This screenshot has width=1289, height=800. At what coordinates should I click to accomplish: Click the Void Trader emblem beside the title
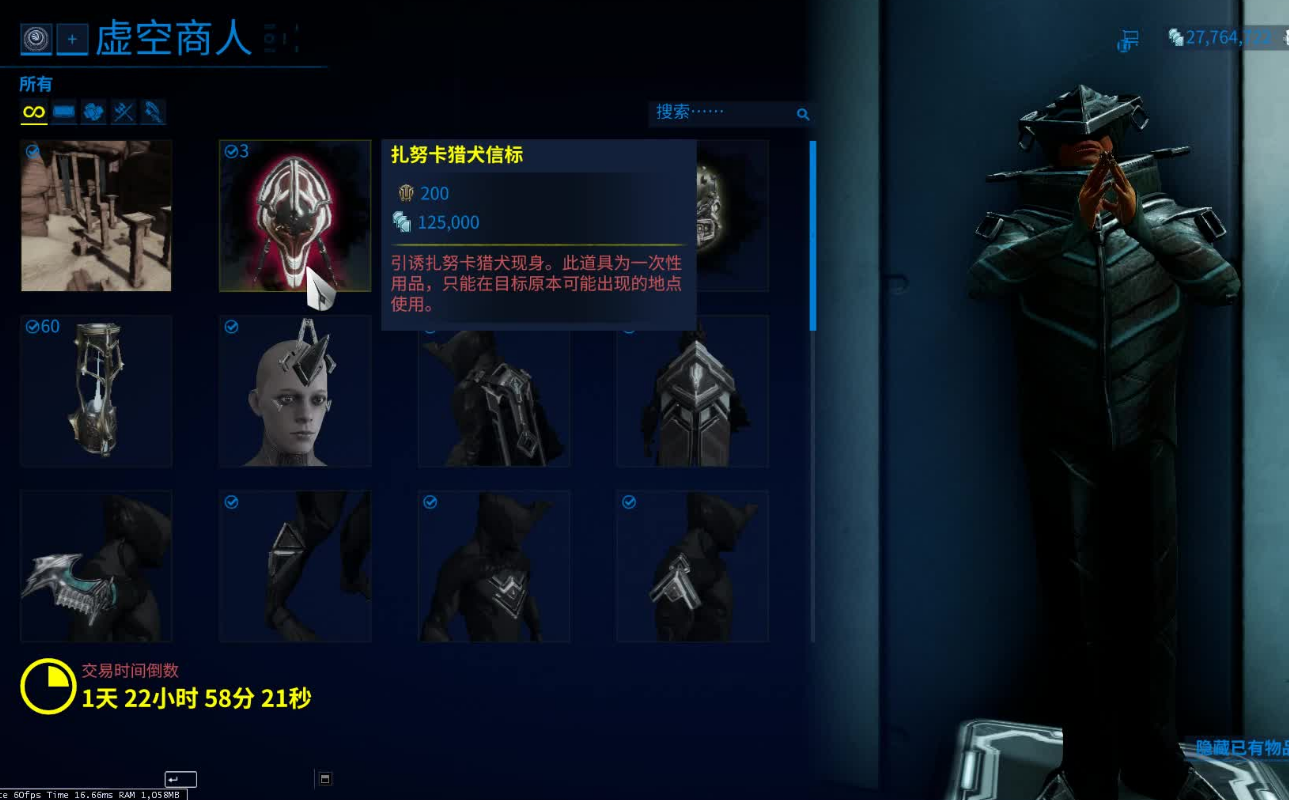click(x=37, y=39)
